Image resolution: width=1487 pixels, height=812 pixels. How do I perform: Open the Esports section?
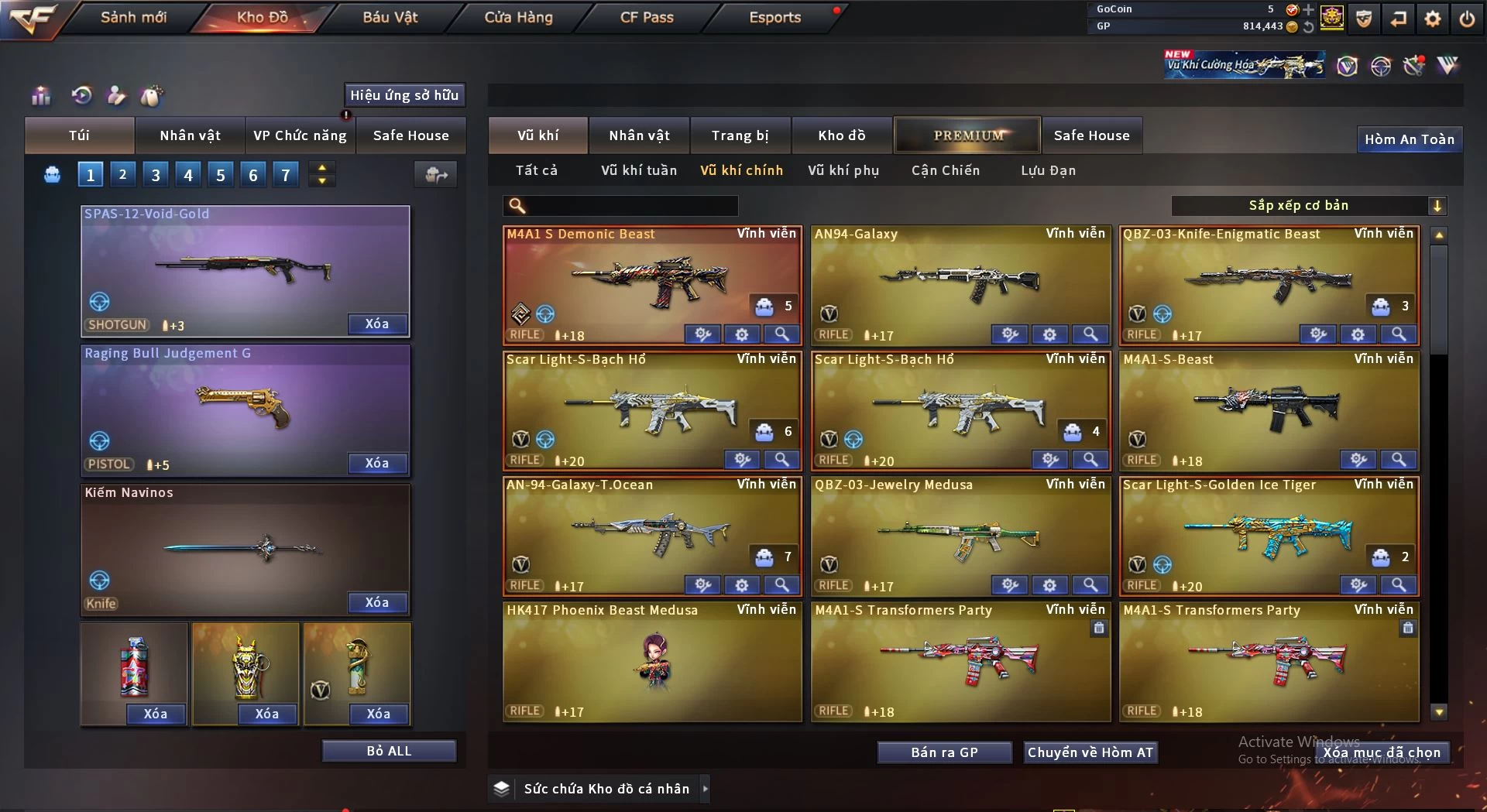point(774,17)
